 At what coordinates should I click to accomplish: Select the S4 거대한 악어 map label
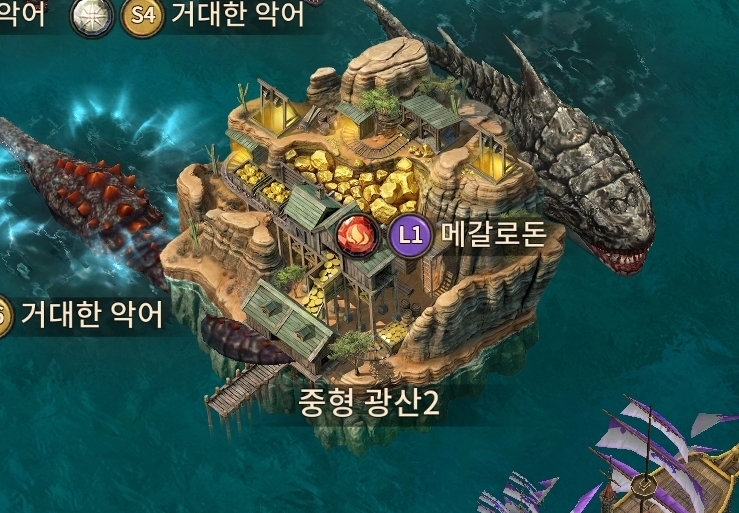pyautogui.click(x=213, y=17)
